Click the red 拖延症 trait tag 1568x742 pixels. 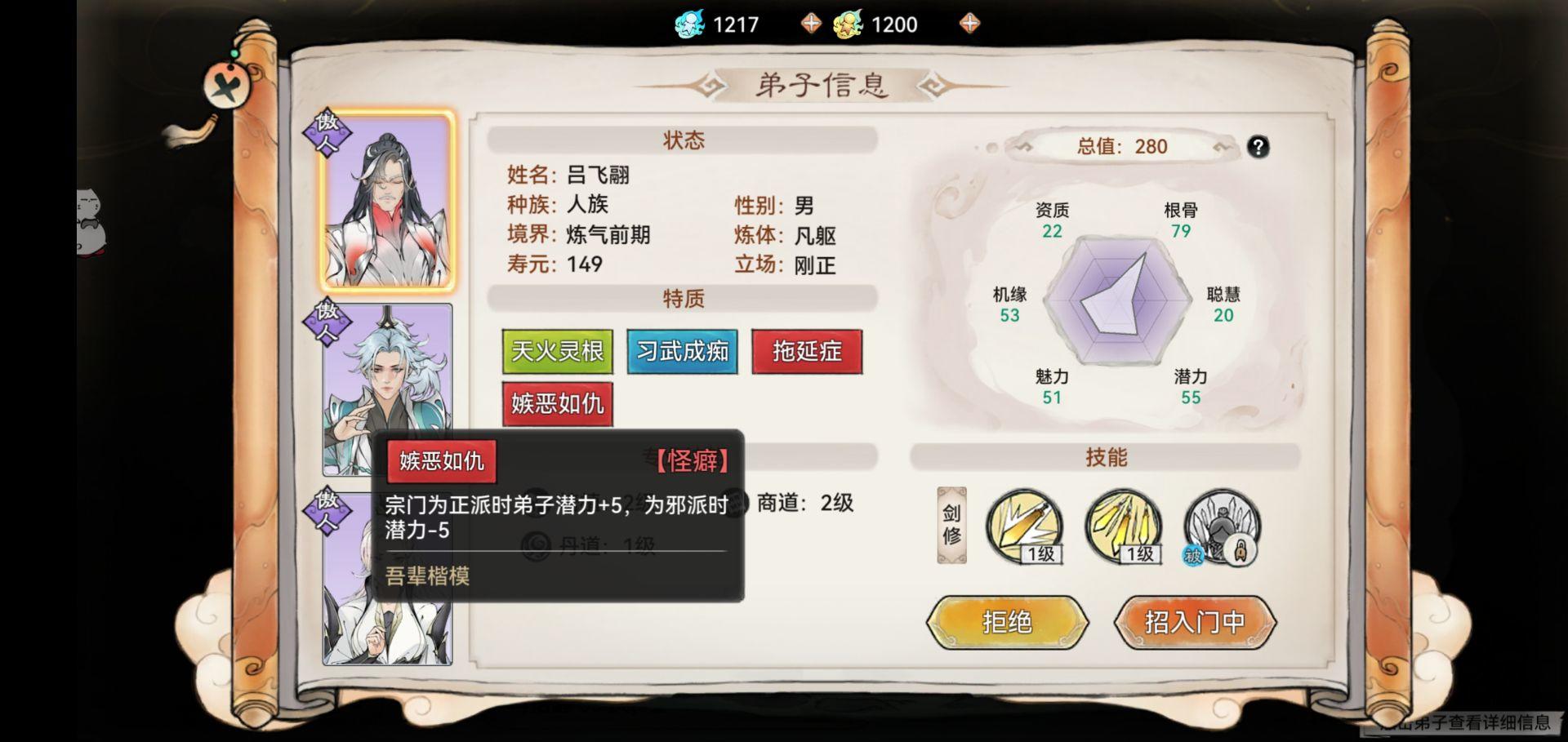point(808,352)
